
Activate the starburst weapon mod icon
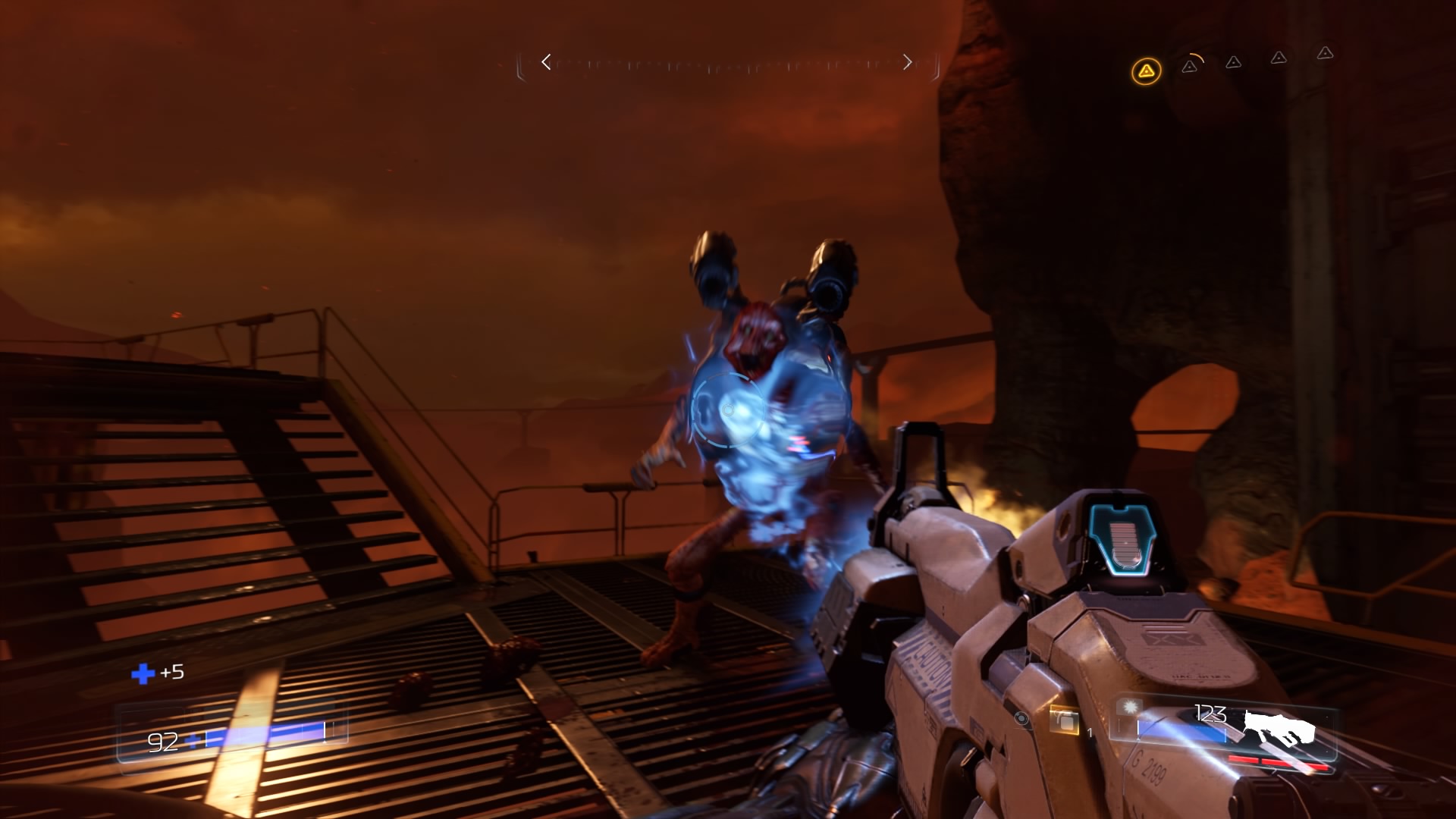pos(1131,708)
